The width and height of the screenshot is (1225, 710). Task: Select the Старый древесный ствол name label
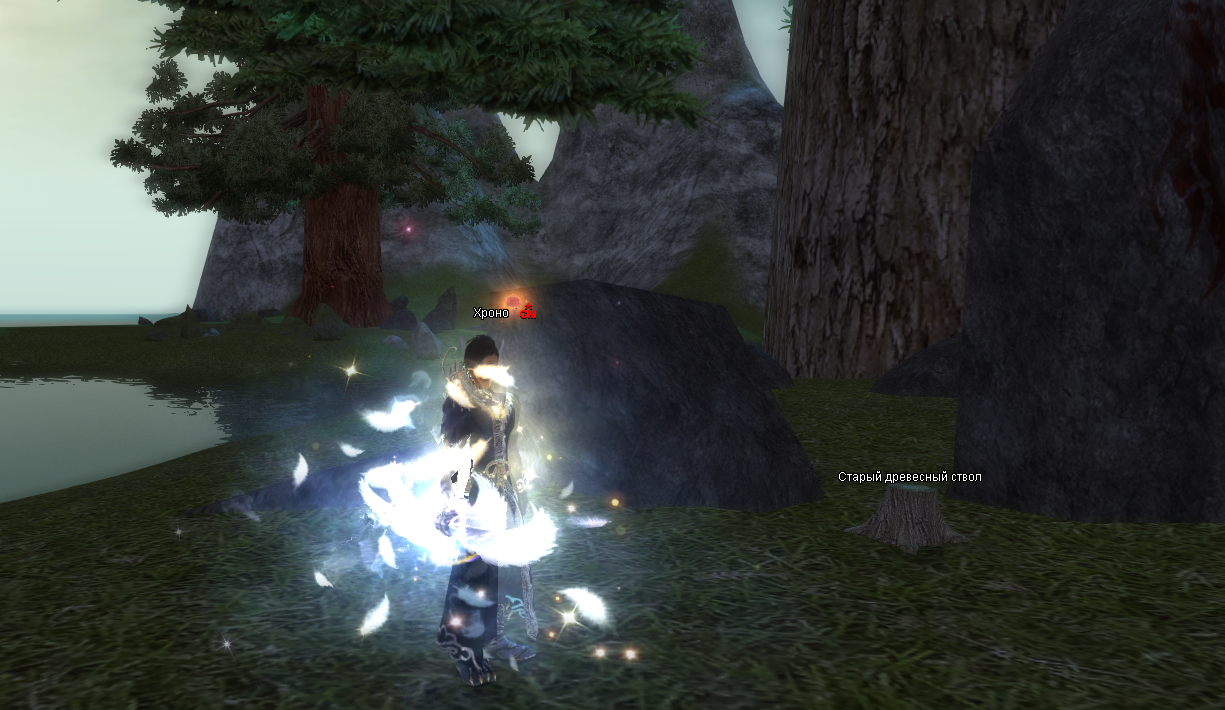point(909,477)
